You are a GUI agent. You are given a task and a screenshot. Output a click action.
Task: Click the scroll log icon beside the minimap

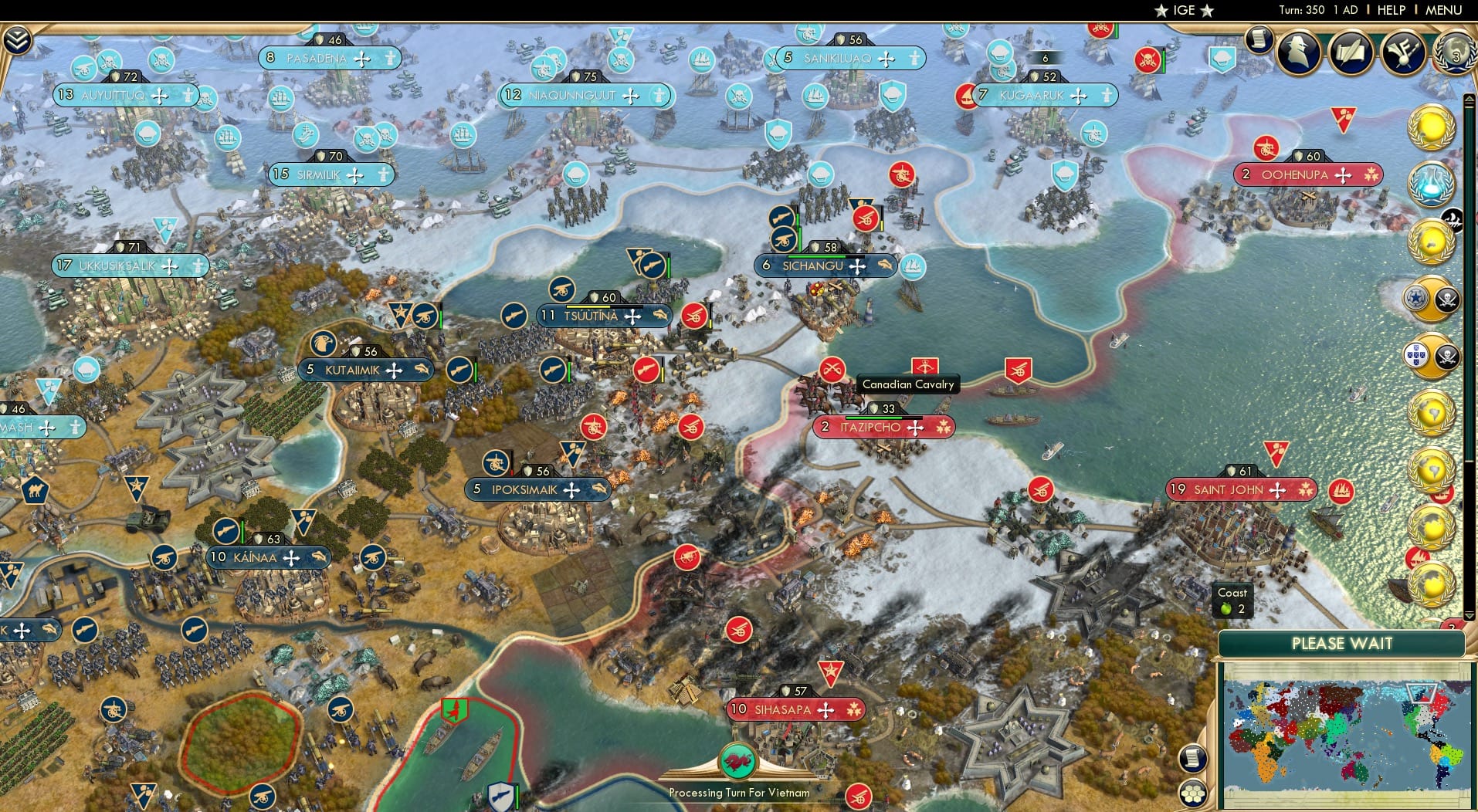pyautogui.click(x=1192, y=759)
